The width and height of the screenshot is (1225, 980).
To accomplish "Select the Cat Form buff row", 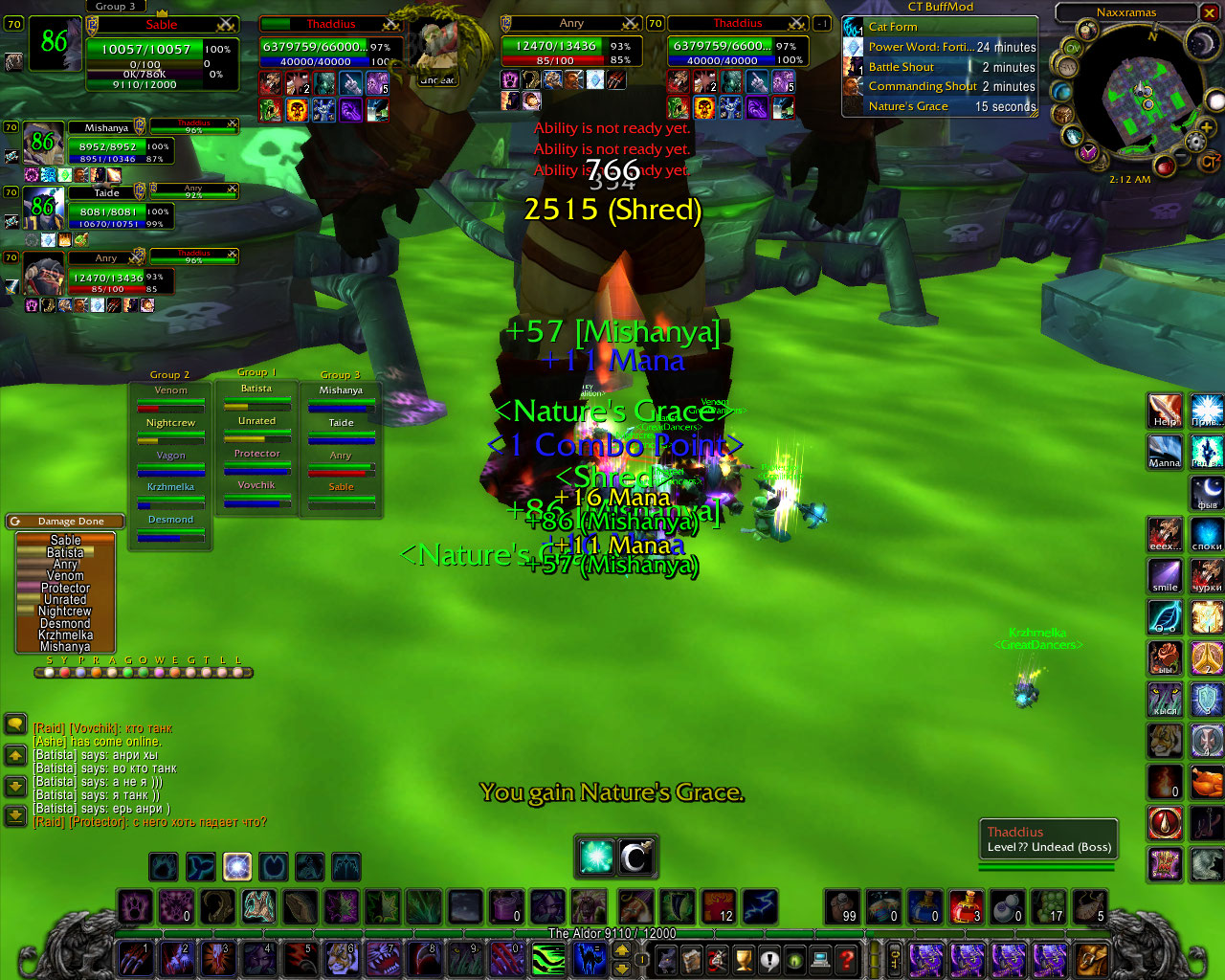I will (x=939, y=27).
